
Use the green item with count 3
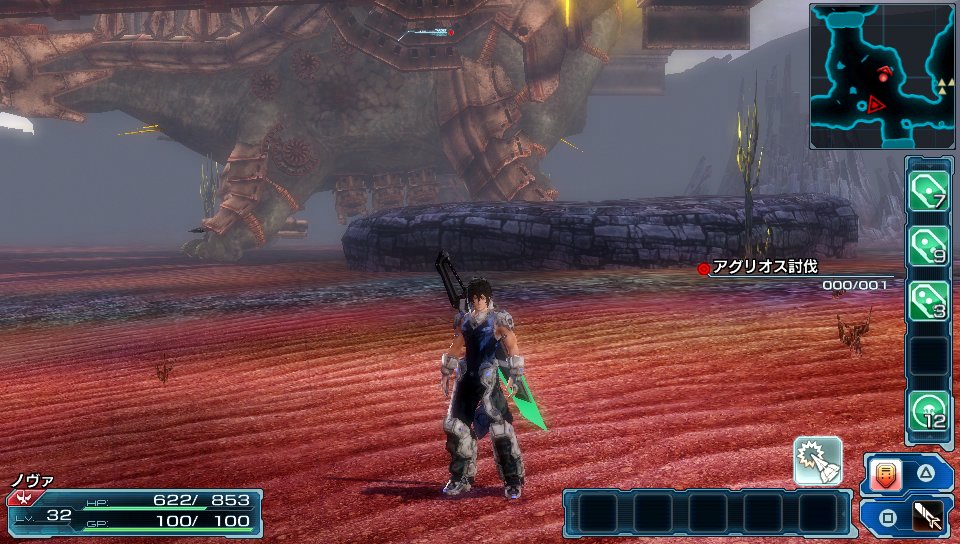point(928,301)
